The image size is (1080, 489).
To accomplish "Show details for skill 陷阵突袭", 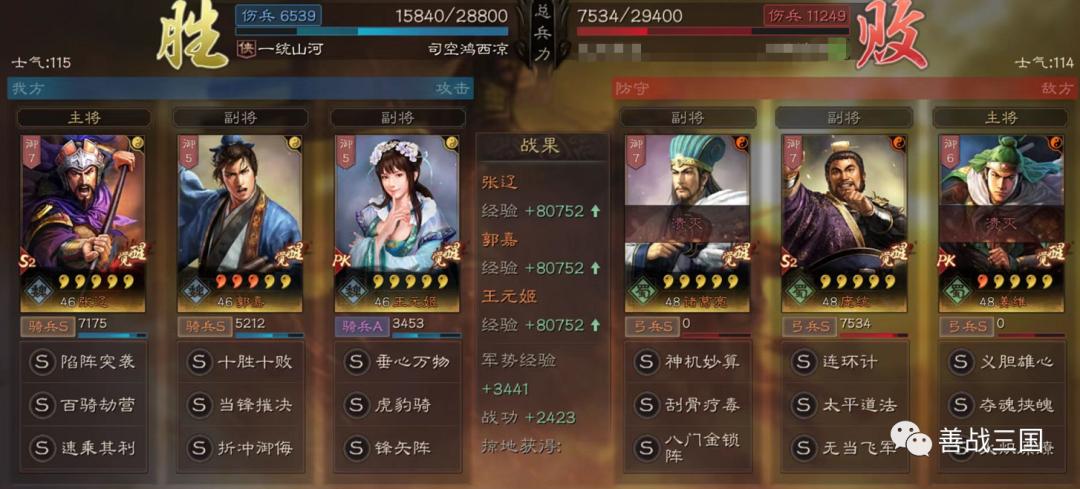I will coord(84,361).
